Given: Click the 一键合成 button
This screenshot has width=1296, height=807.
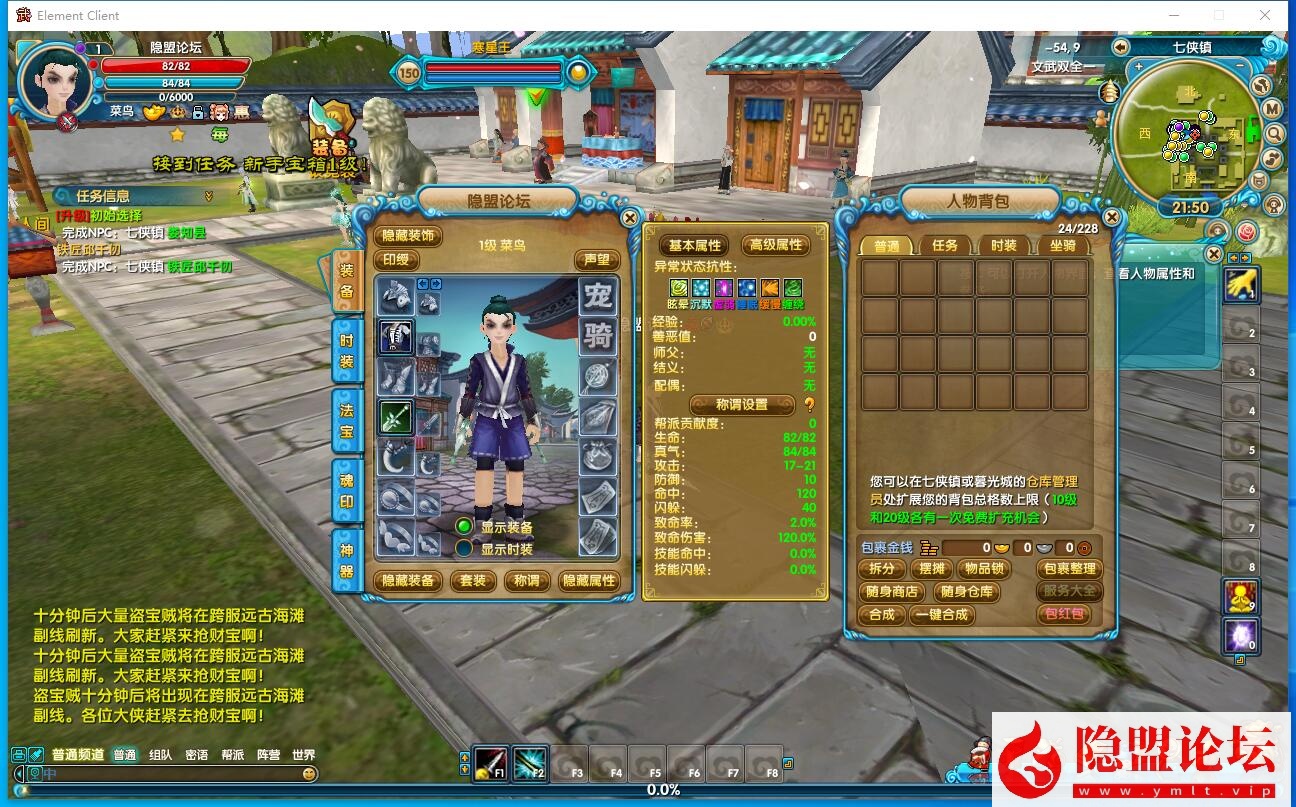Looking at the screenshot, I should [941, 615].
